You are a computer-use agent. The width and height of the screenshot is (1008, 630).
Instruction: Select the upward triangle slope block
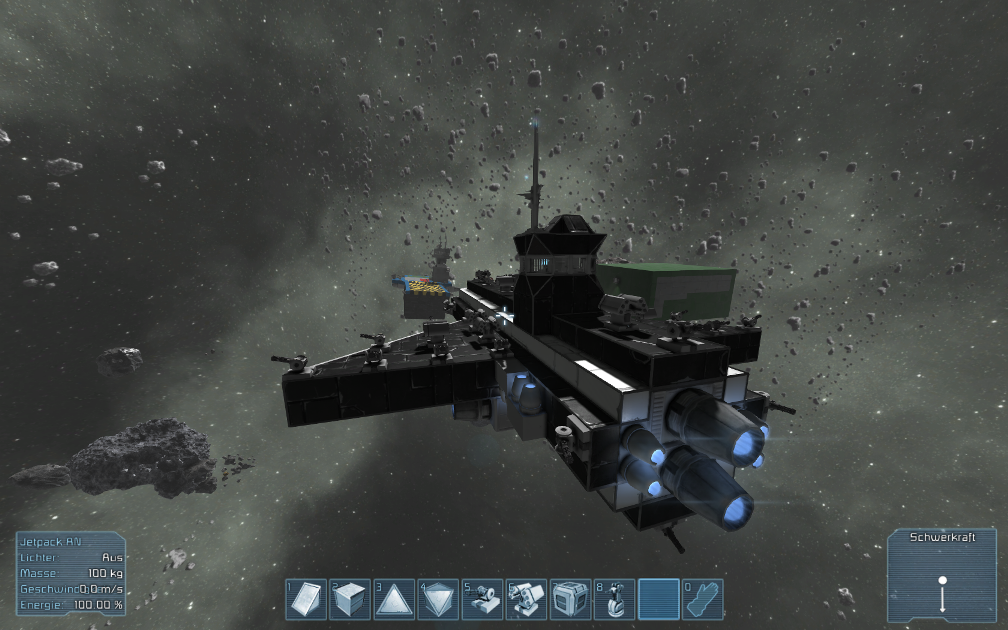click(x=395, y=599)
